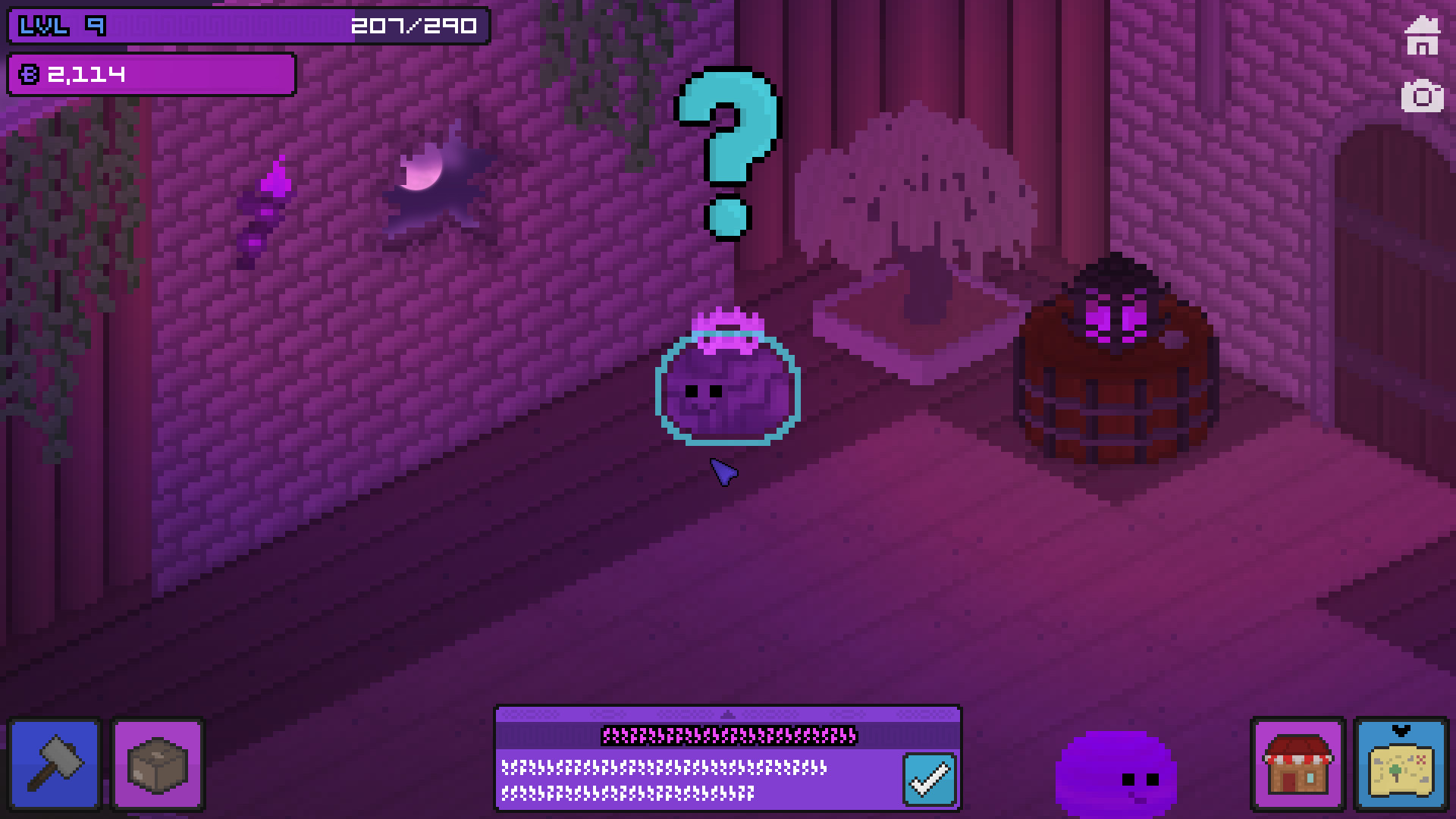
Task: Expand the dialog using its top arrow
Action: 728,714
